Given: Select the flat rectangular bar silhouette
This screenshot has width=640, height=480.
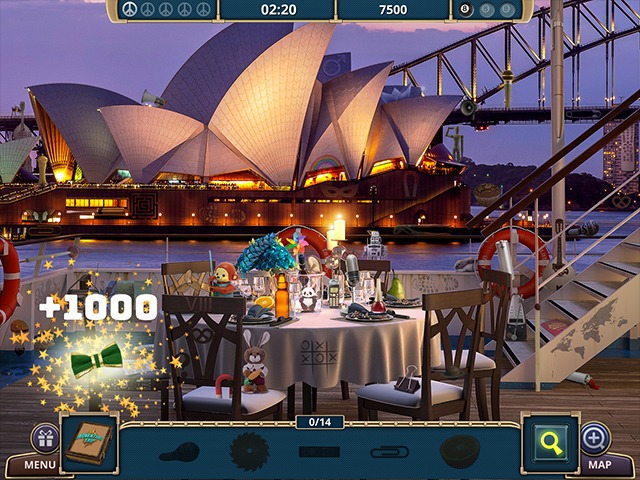Looking at the screenshot, I should 319,452.
